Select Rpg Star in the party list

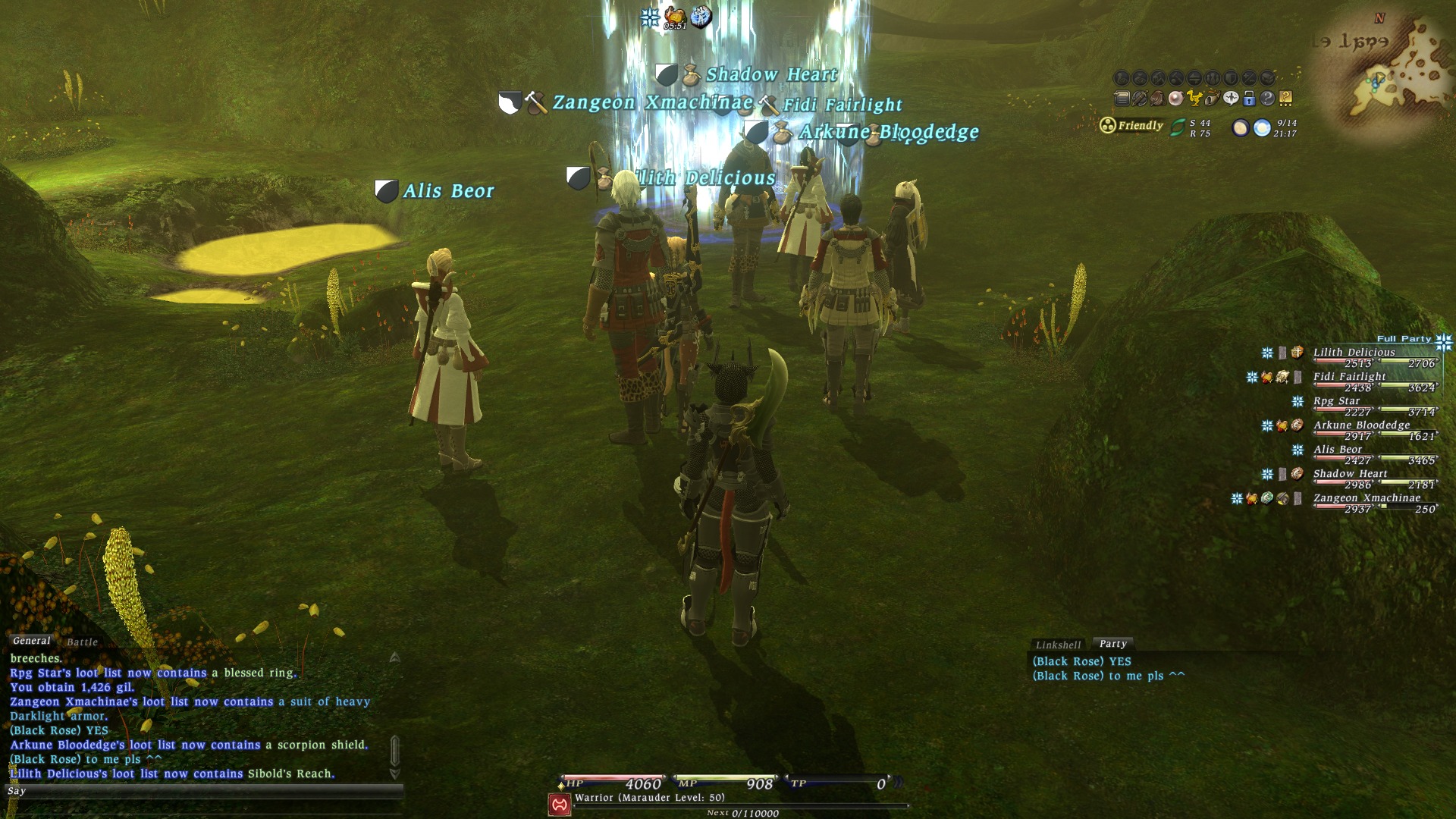click(1336, 400)
